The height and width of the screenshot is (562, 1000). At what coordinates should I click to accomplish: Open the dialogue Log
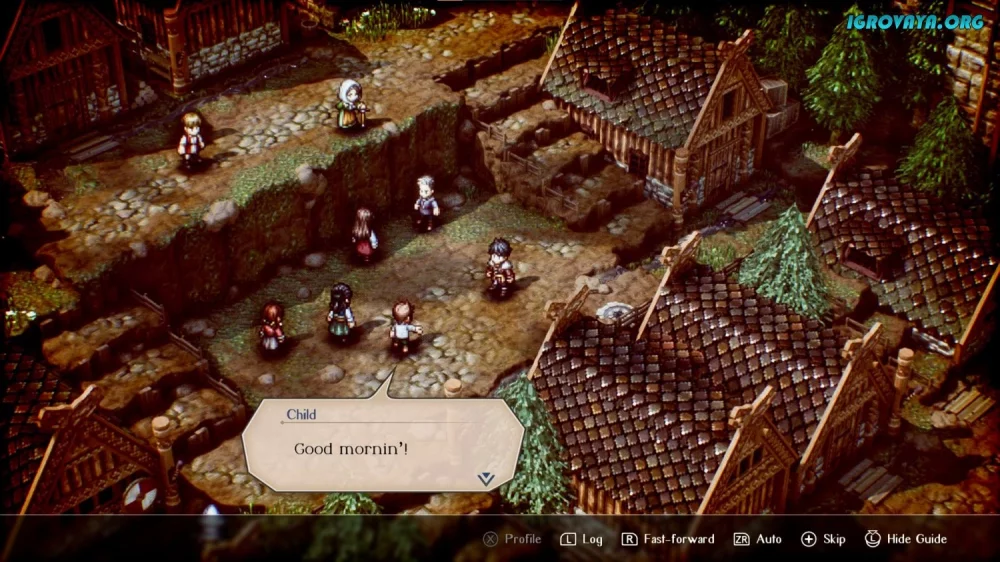(581, 539)
